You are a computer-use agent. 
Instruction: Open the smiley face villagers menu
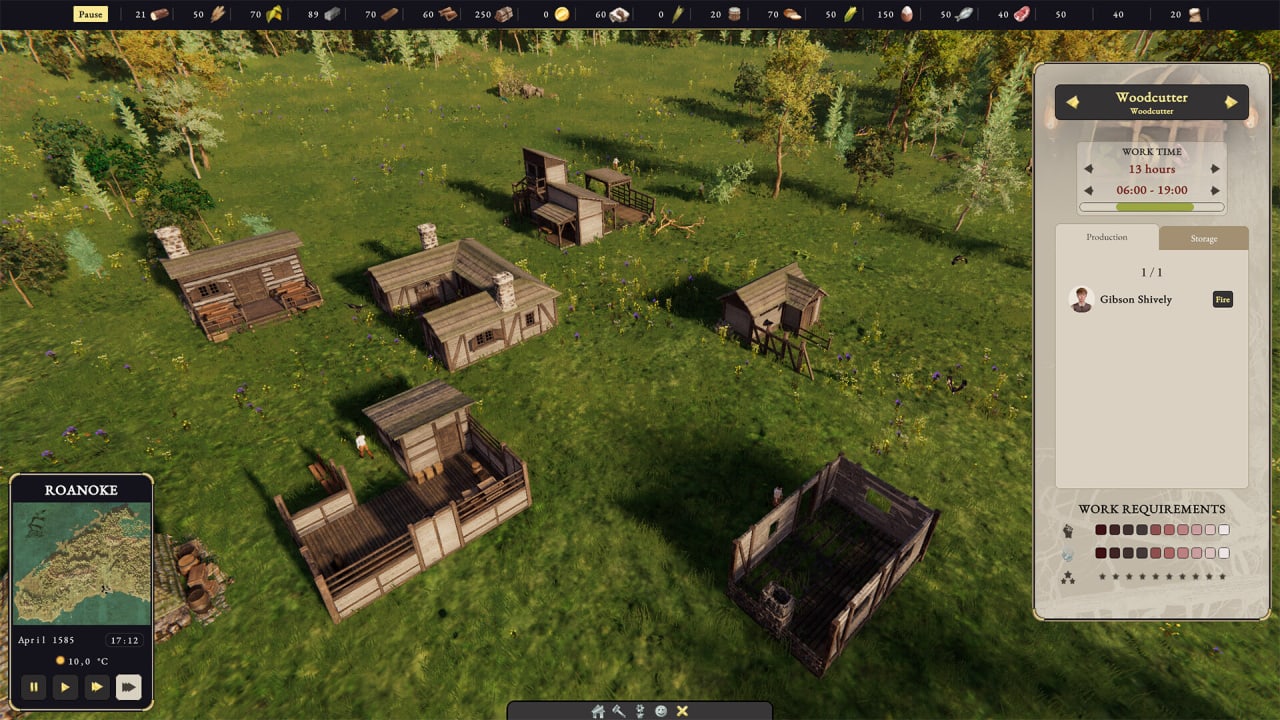tap(661, 711)
